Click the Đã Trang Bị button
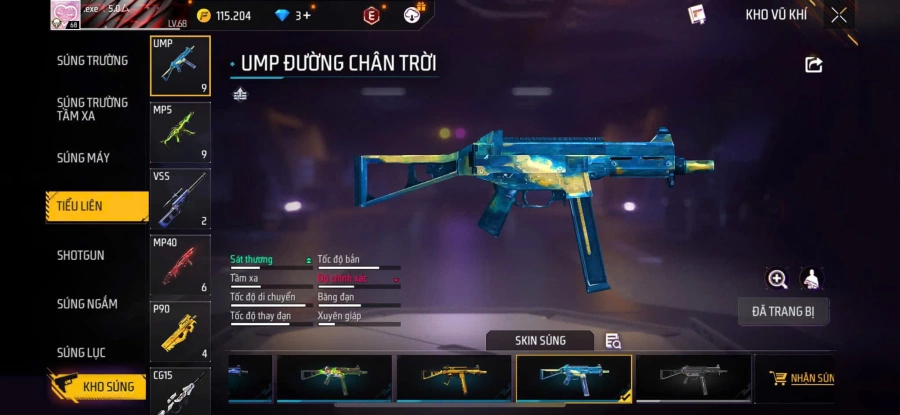The image size is (900, 415). click(783, 311)
